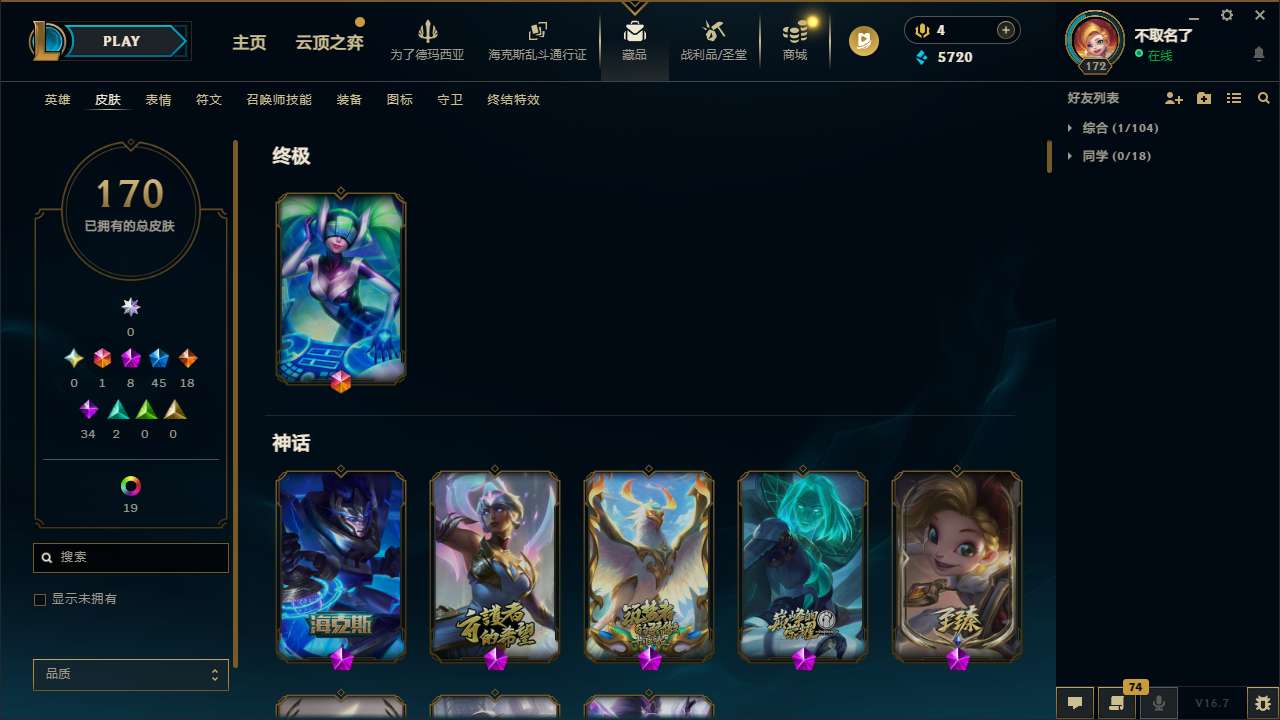1280x720 pixels.
Task: Click the add friend icon above friends list
Action: click(x=1174, y=98)
